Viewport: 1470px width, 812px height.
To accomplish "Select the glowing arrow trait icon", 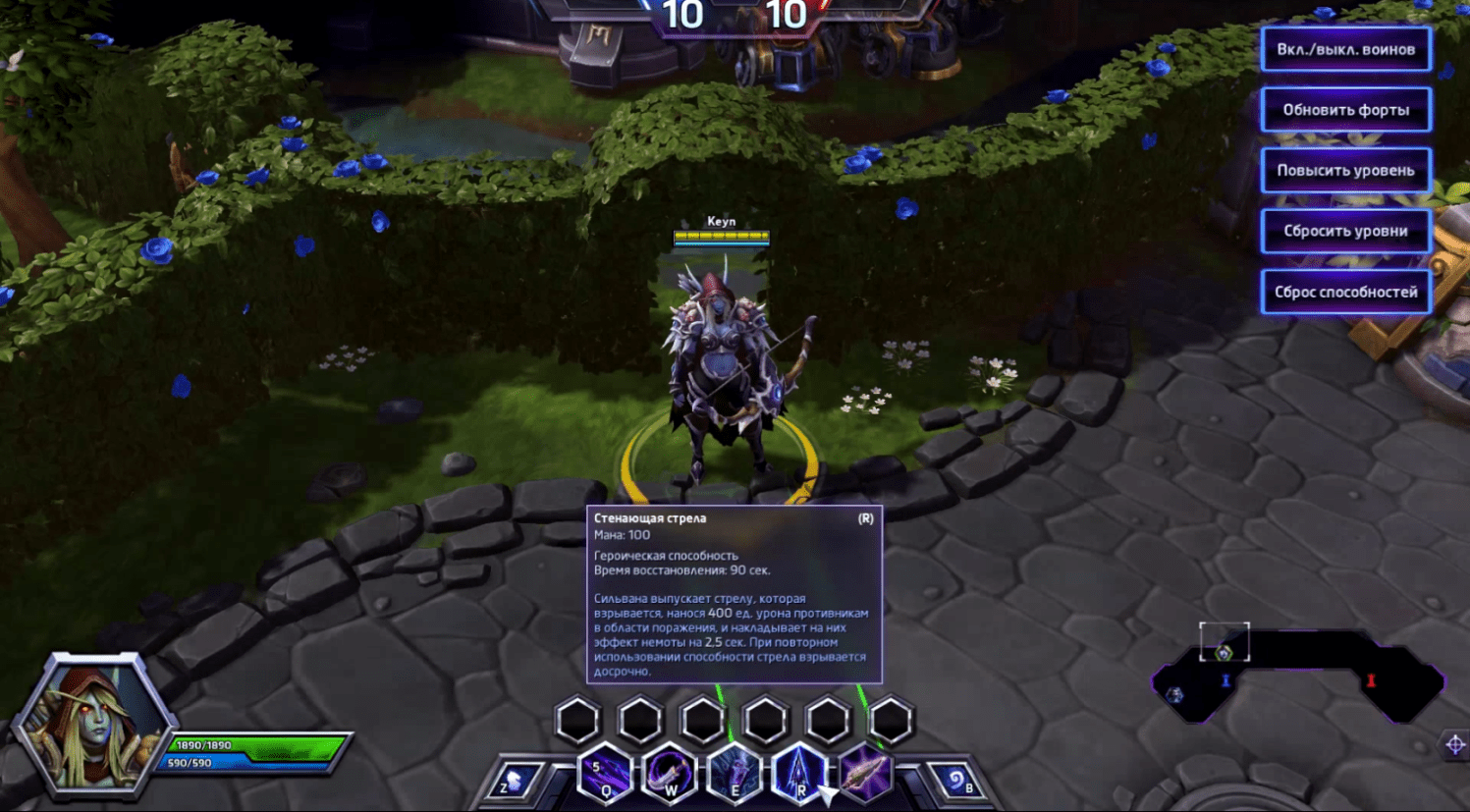I will (x=864, y=774).
